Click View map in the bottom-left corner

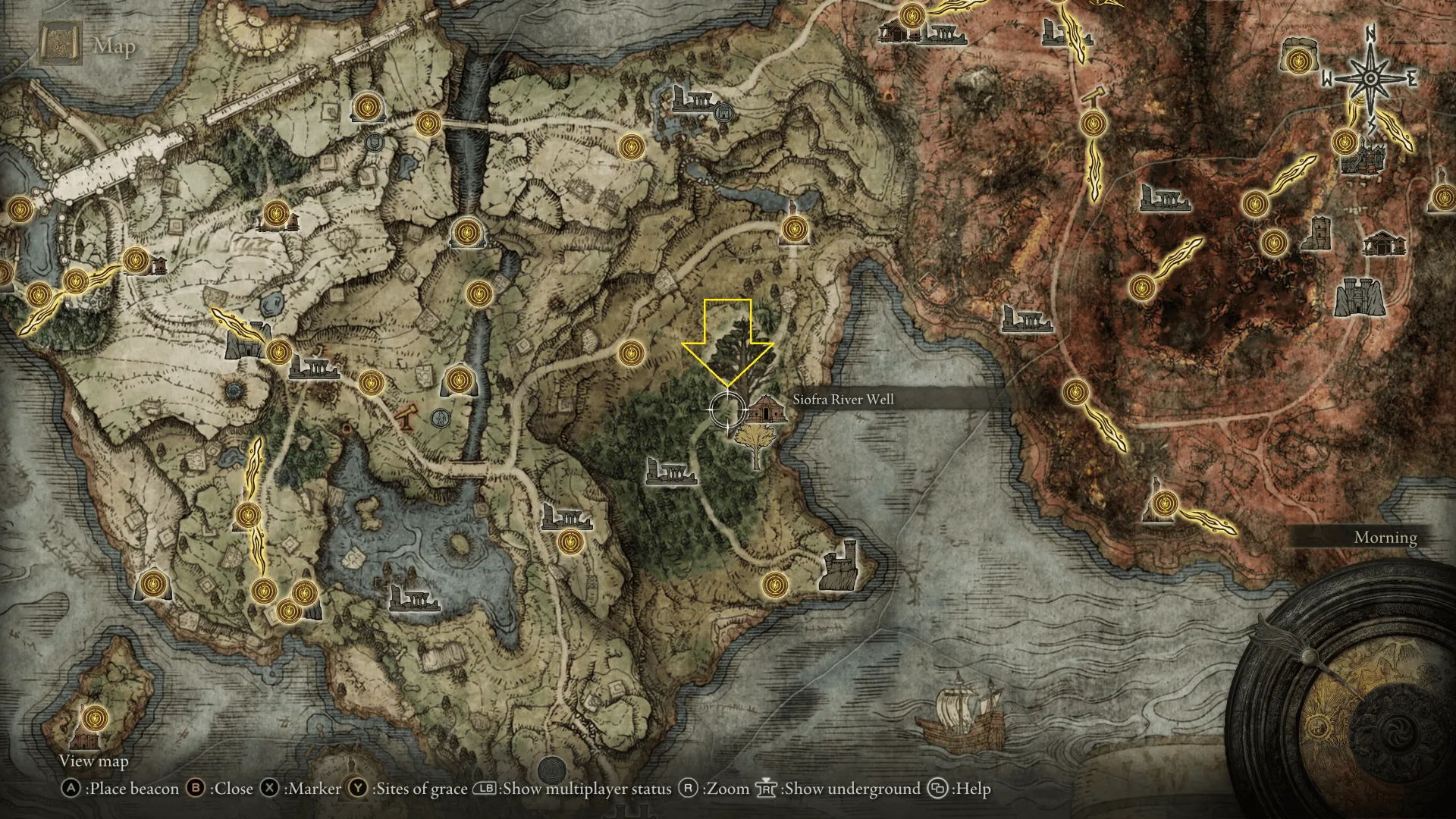(x=94, y=761)
